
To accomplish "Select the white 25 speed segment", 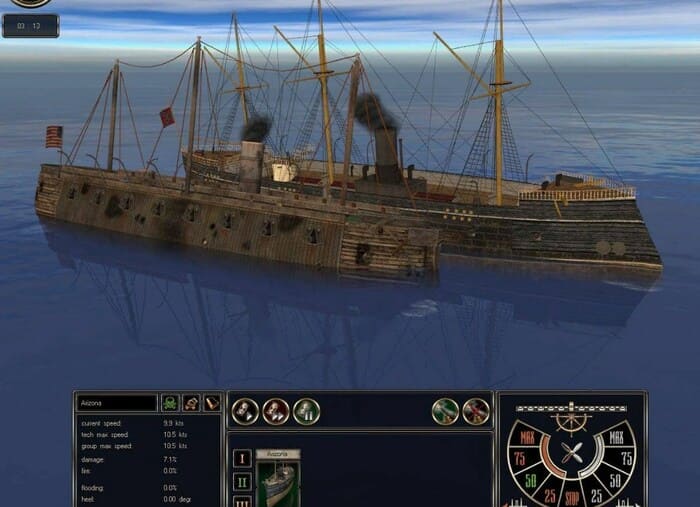I will [x=597, y=495].
